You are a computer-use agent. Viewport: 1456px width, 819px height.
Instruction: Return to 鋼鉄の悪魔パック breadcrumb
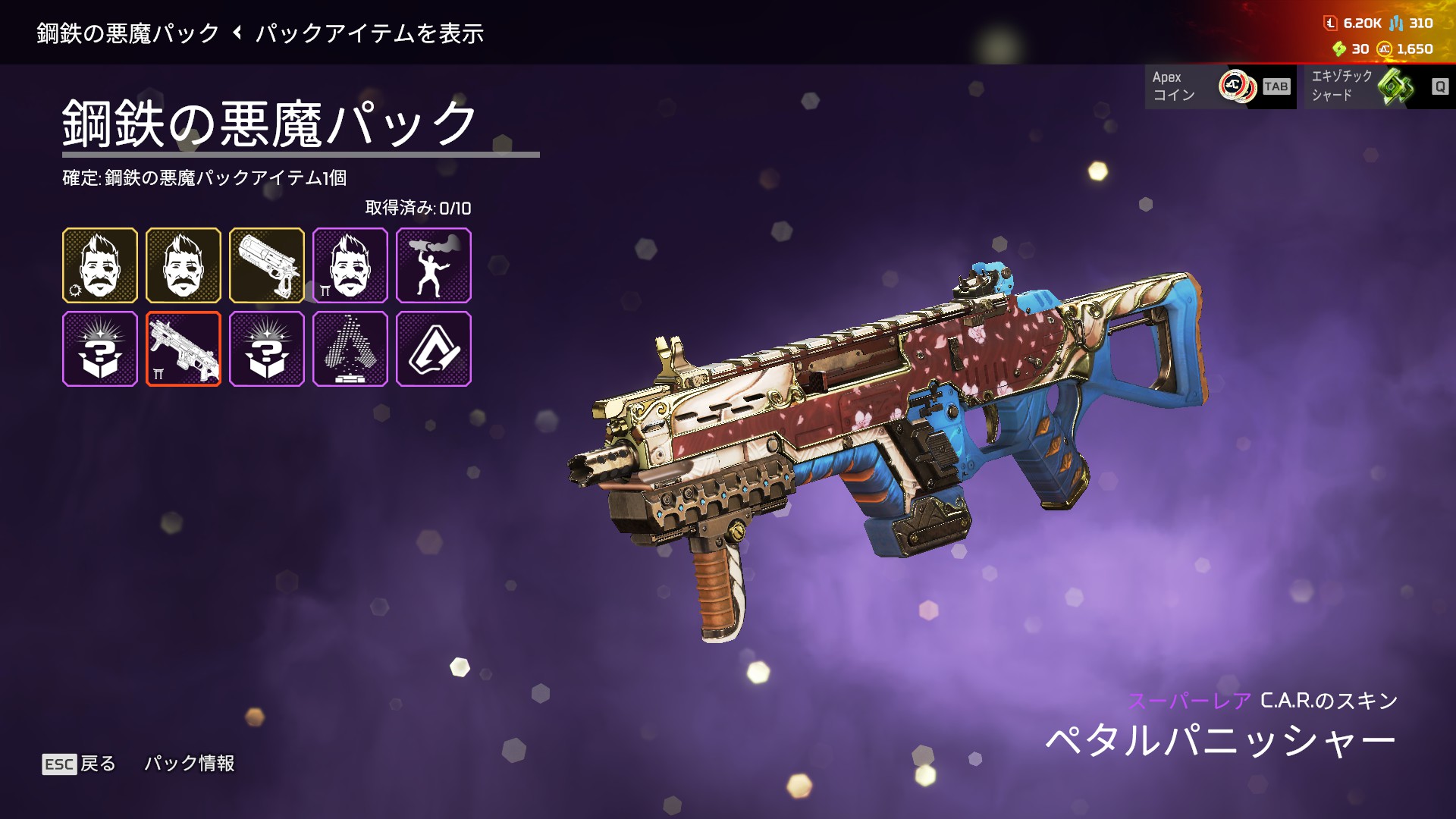click(x=127, y=33)
